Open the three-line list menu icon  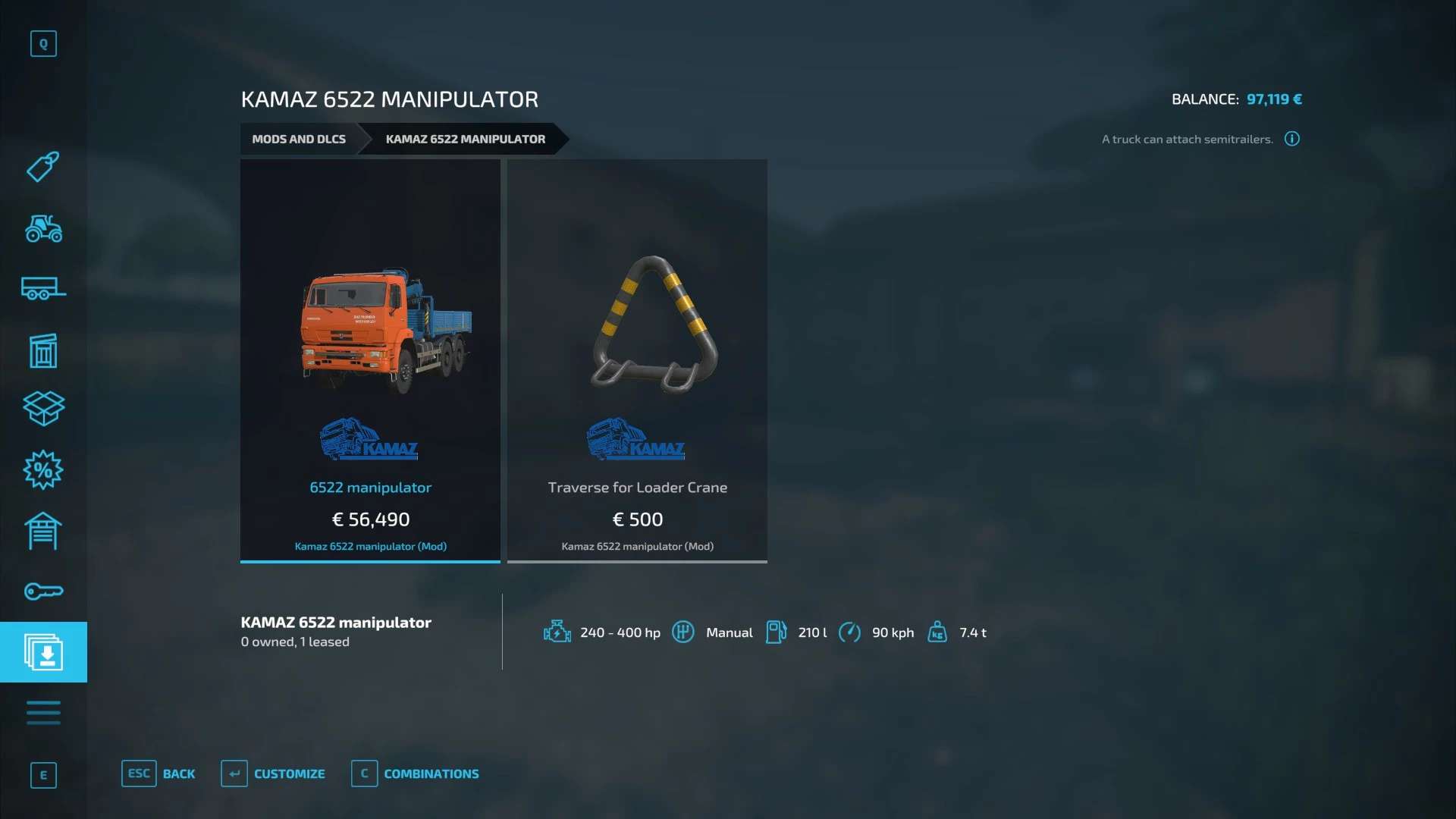coord(43,713)
